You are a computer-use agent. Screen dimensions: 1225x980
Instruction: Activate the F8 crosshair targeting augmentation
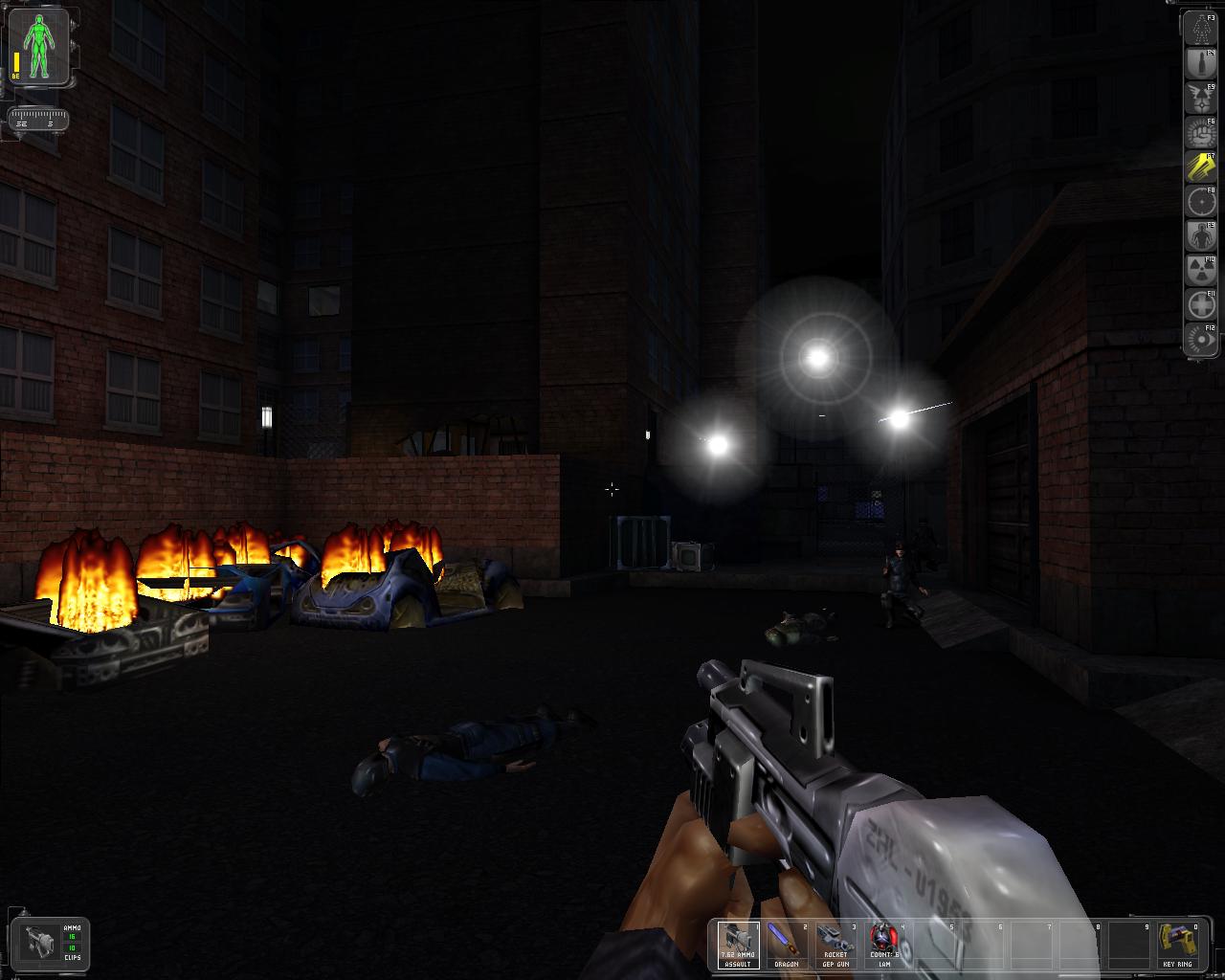pyautogui.click(x=1201, y=202)
